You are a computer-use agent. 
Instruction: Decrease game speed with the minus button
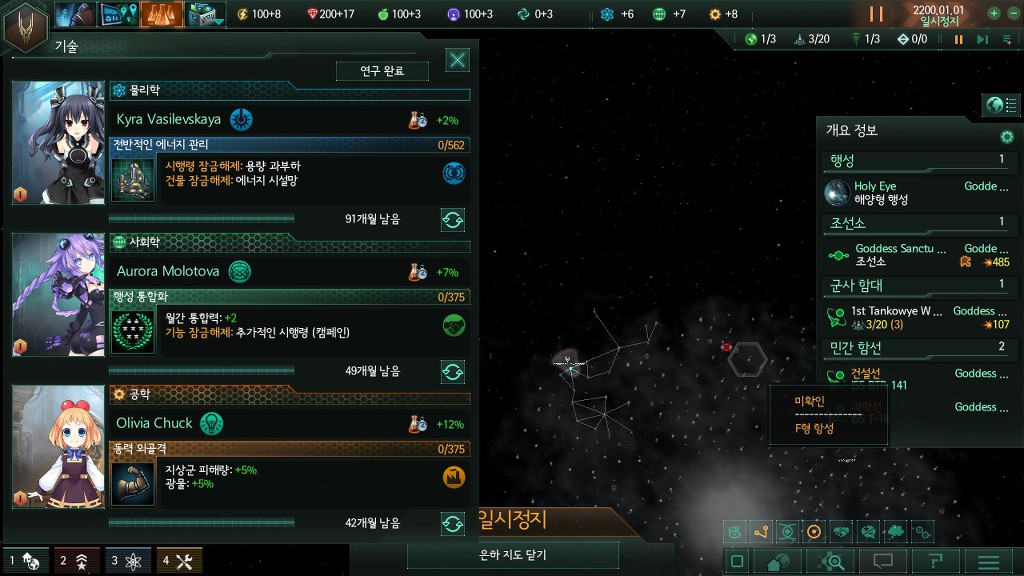point(1013,14)
